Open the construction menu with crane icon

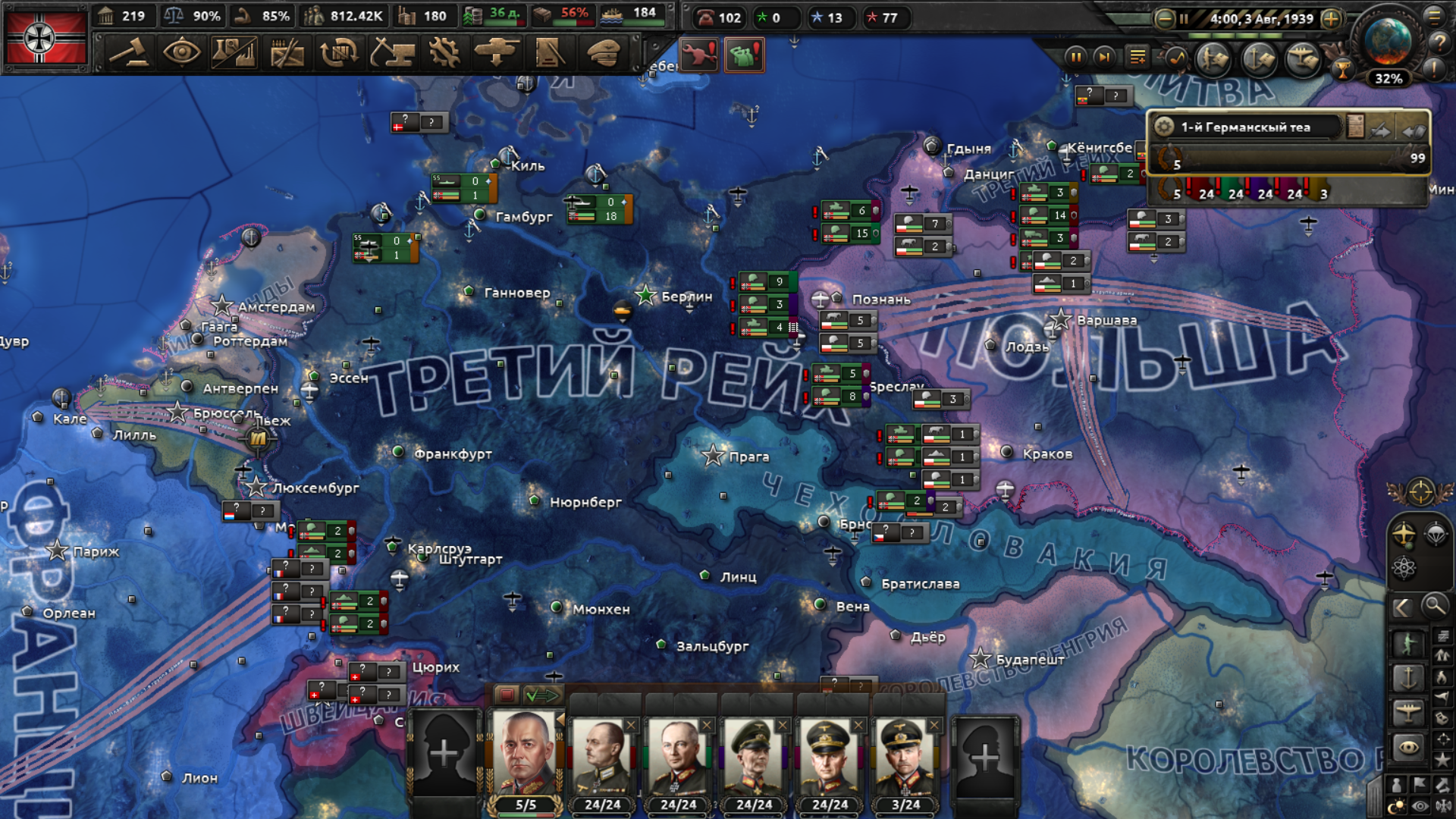(391, 53)
